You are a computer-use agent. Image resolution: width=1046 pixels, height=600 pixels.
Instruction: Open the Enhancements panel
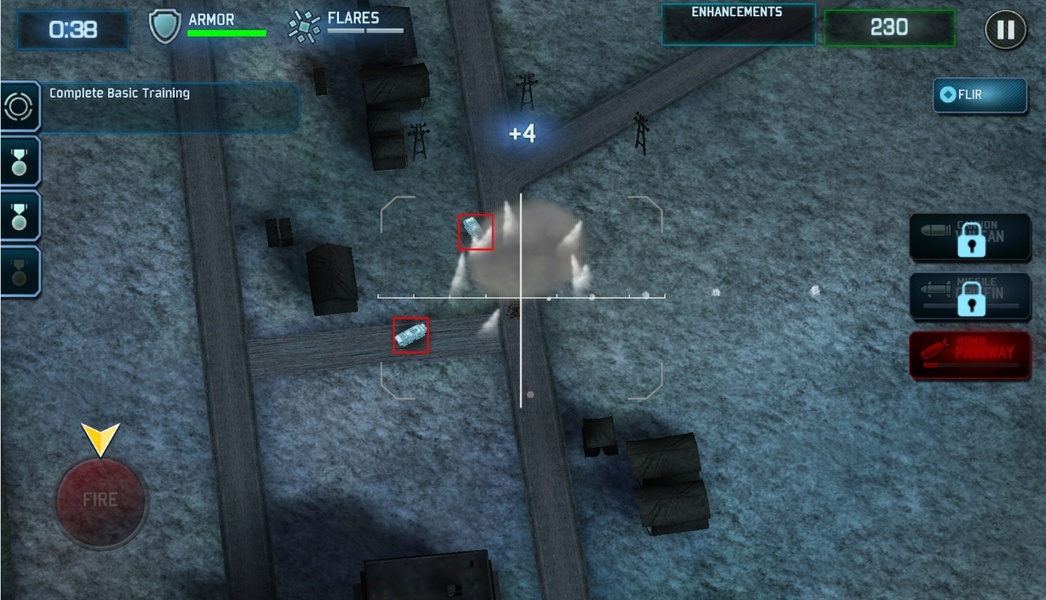(737, 25)
